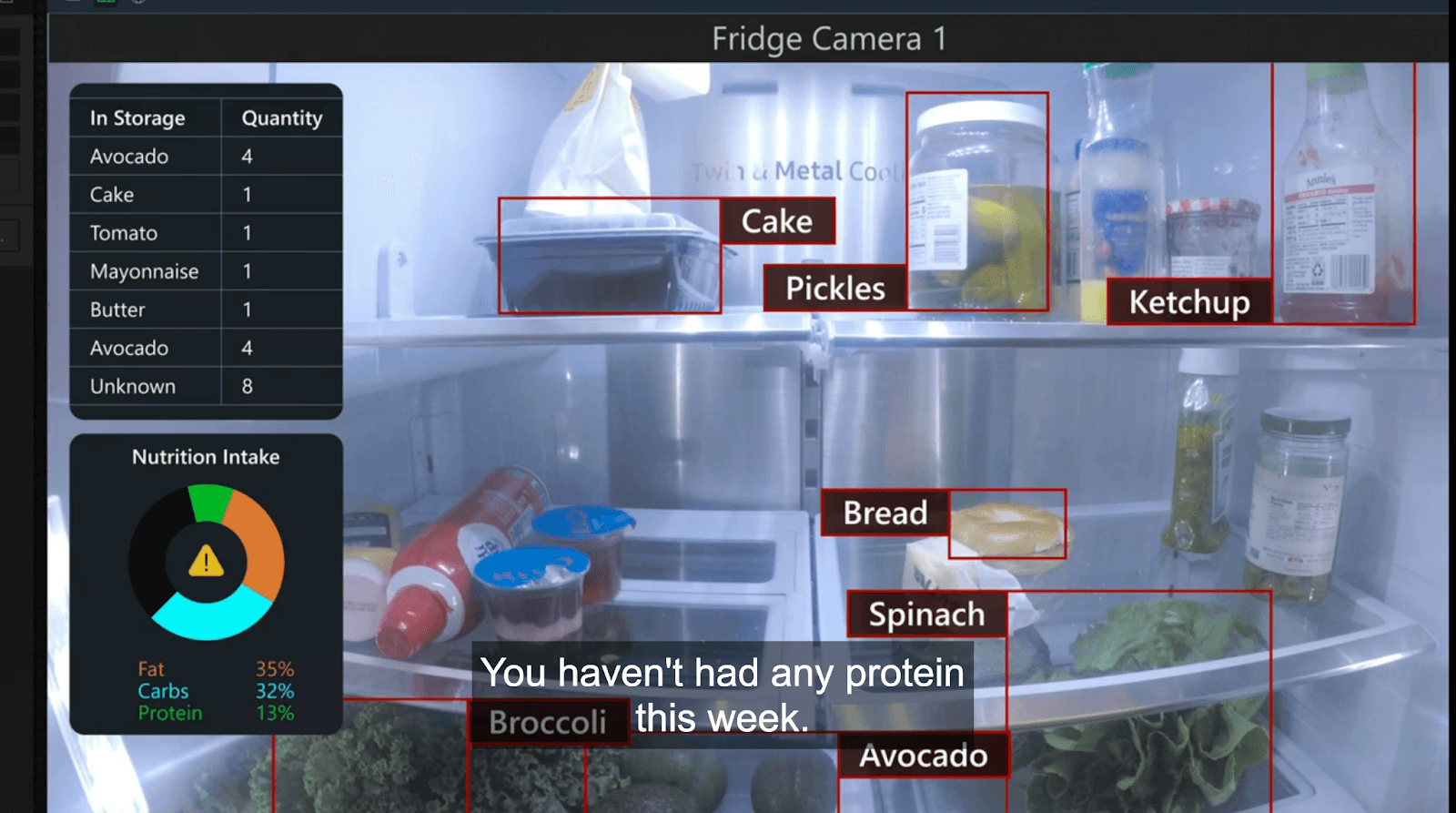
Task: Click the In Storage column header
Action: click(137, 118)
